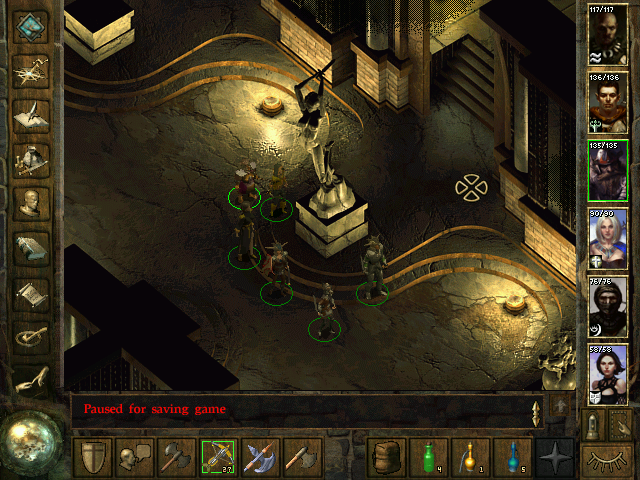Use the green potion quick item
This screenshot has width=640, height=480.
tap(429, 458)
